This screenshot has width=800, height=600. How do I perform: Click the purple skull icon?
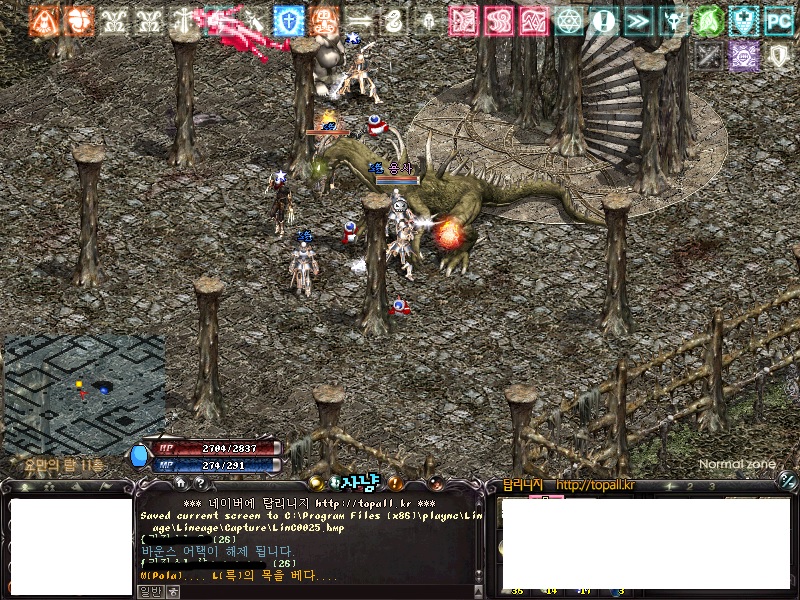coord(743,55)
